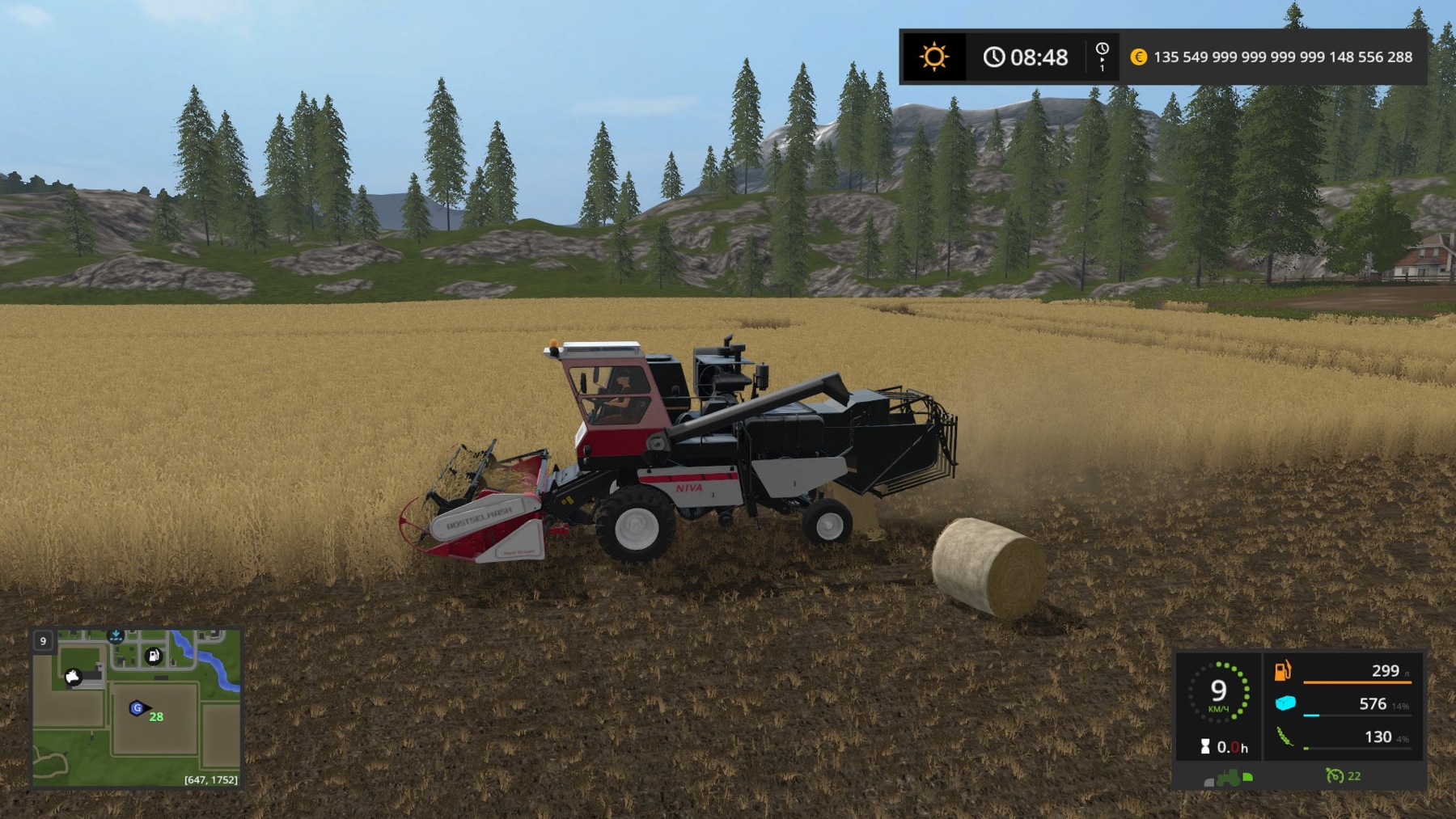
Task: Select the blue G player marker on minimap
Action: coord(137,708)
